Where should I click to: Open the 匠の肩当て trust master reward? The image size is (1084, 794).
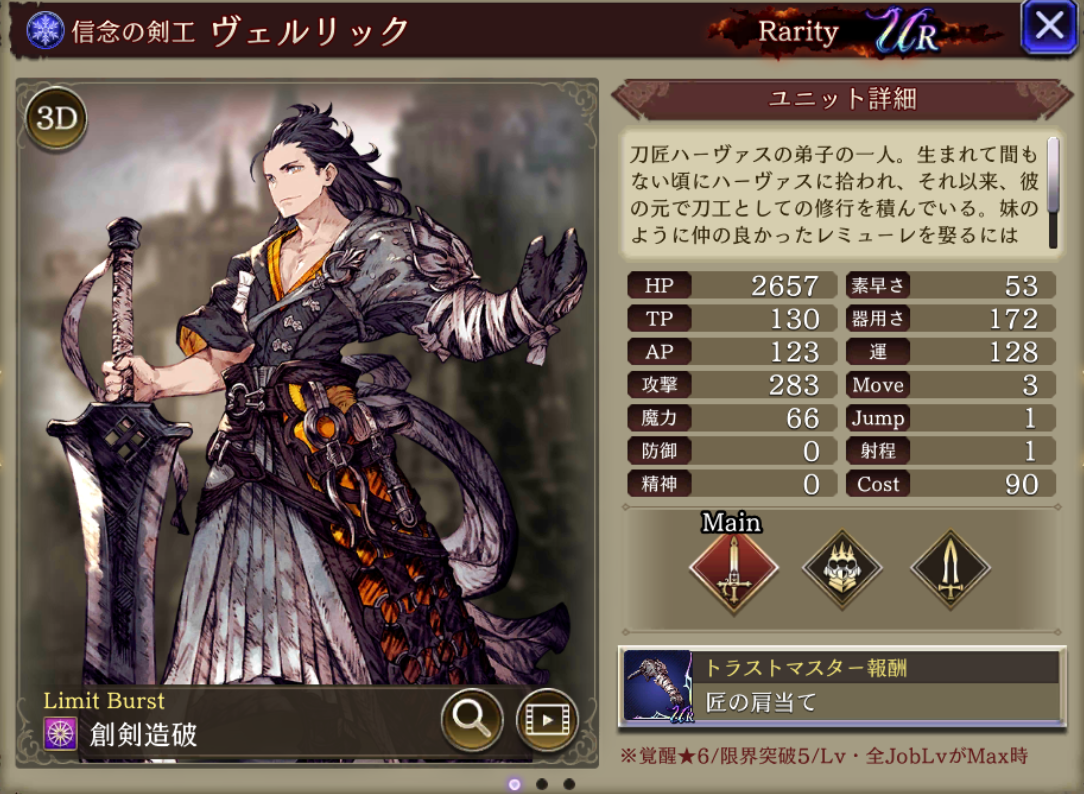pyautogui.click(x=842, y=686)
